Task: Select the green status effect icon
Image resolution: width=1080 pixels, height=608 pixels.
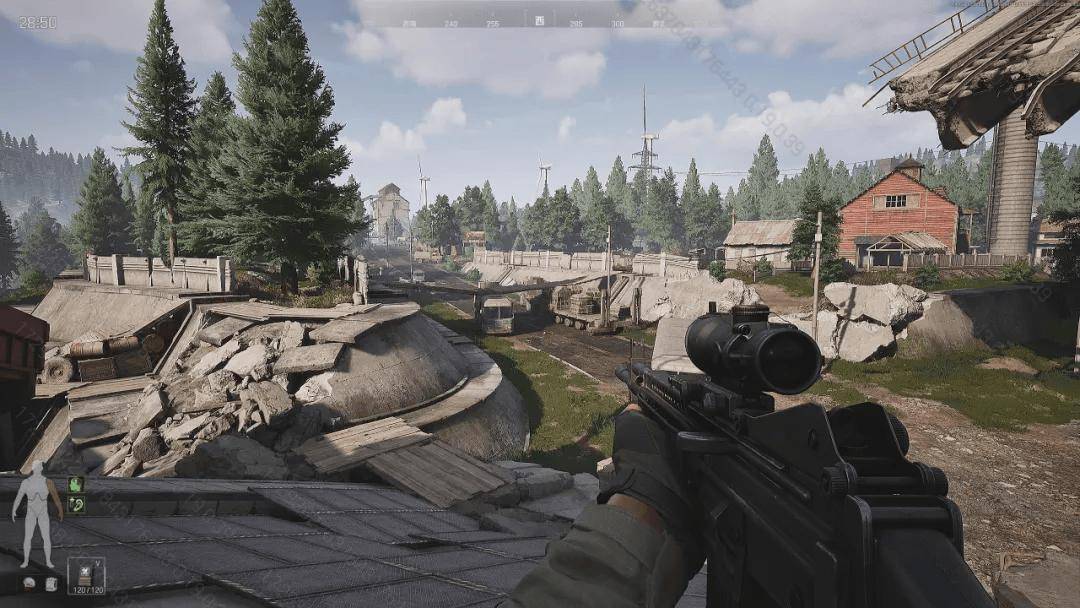Action: (76, 484)
